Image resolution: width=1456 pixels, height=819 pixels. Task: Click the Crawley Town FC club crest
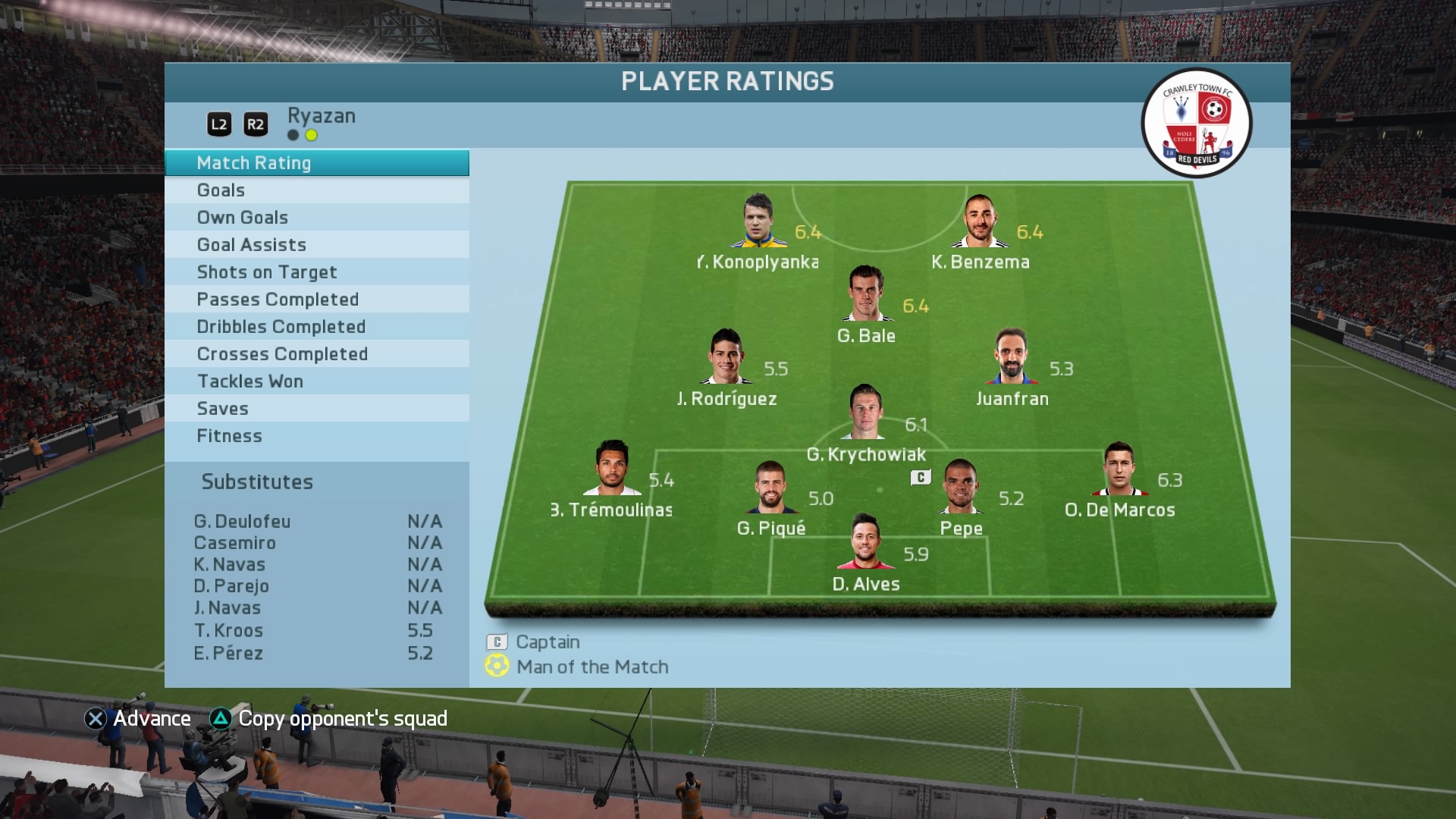coord(1197,124)
